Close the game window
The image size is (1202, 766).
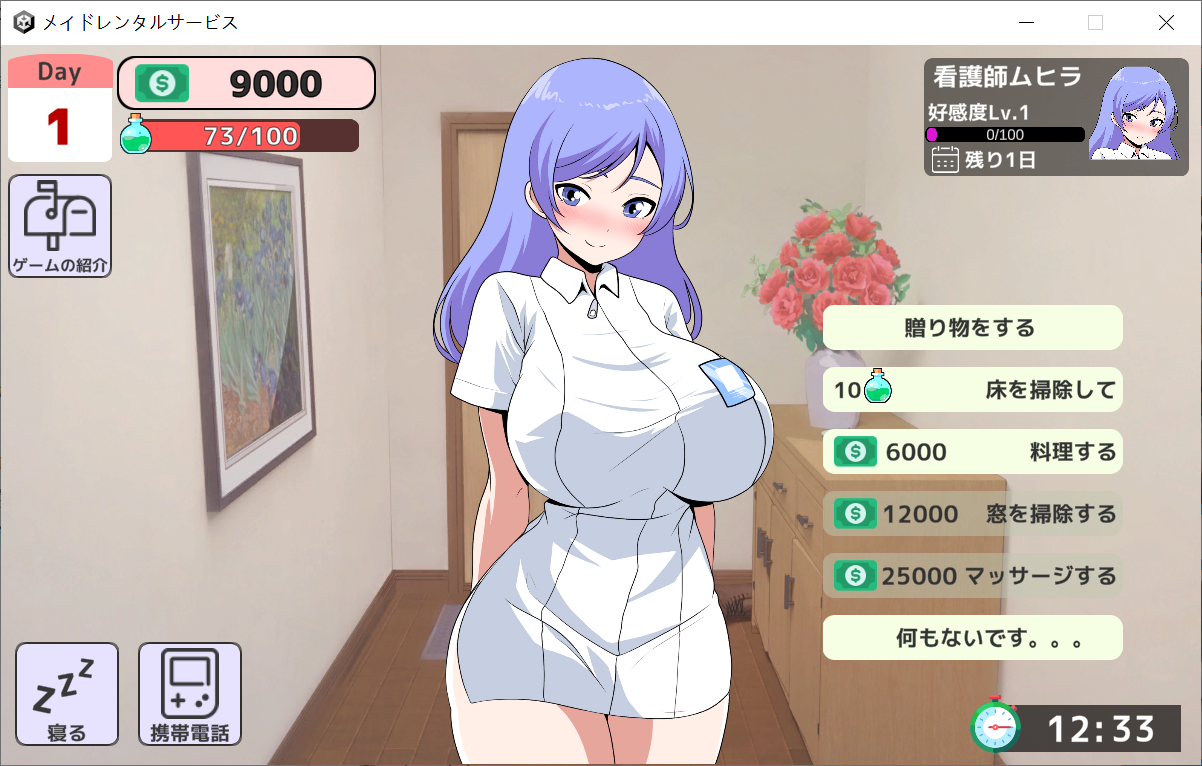1166,23
